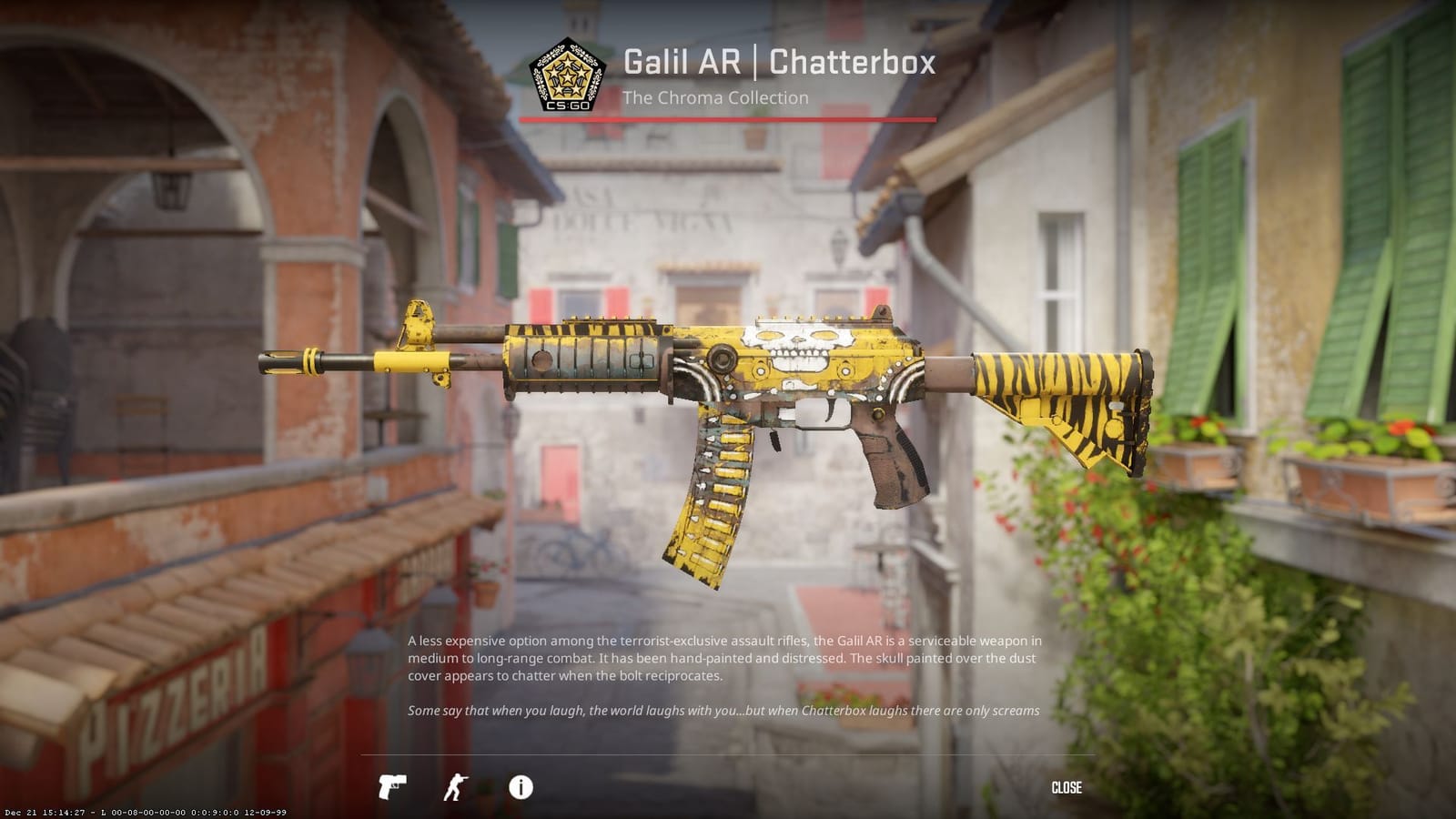Click the CLOSE button
Image resolution: width=1456 pixels, height=819 pixels.
pyautogui.click(x=1067, y=788)
